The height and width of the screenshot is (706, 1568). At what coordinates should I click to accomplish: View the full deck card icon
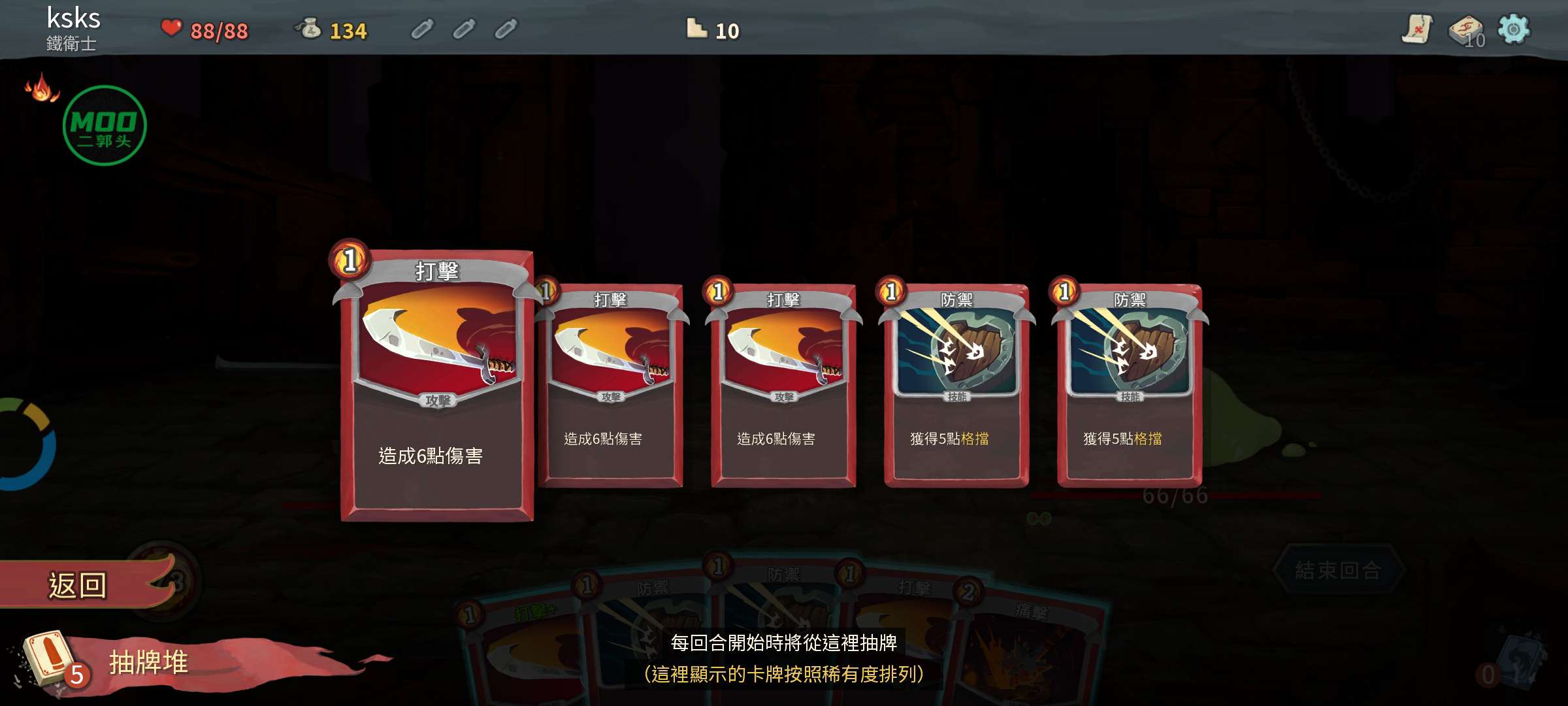point(1465,31)
